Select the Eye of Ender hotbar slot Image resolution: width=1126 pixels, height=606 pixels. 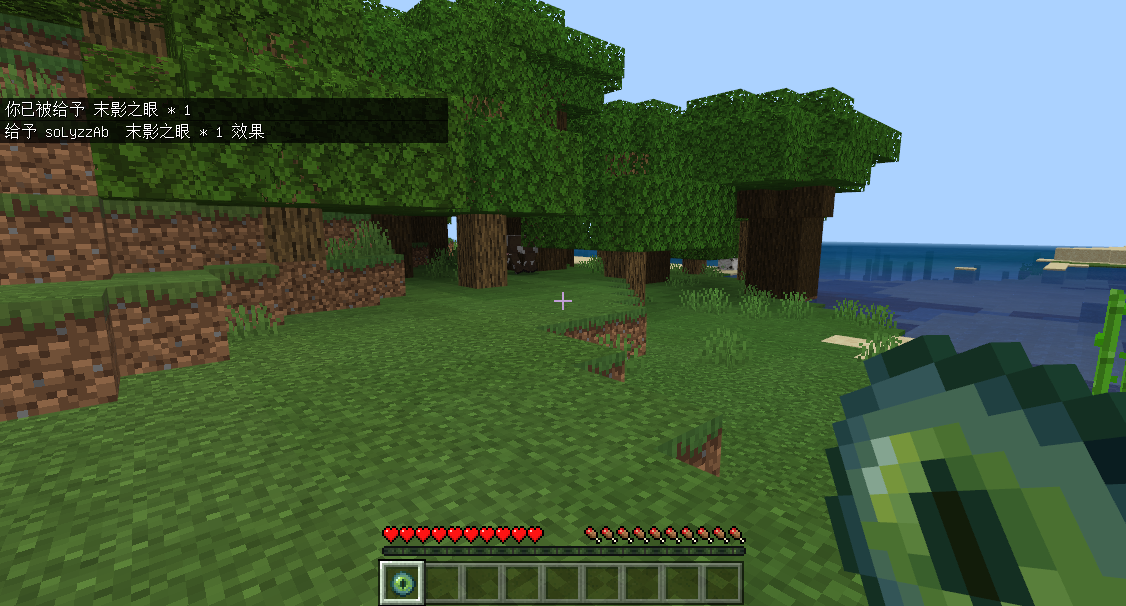coord(403,582)
